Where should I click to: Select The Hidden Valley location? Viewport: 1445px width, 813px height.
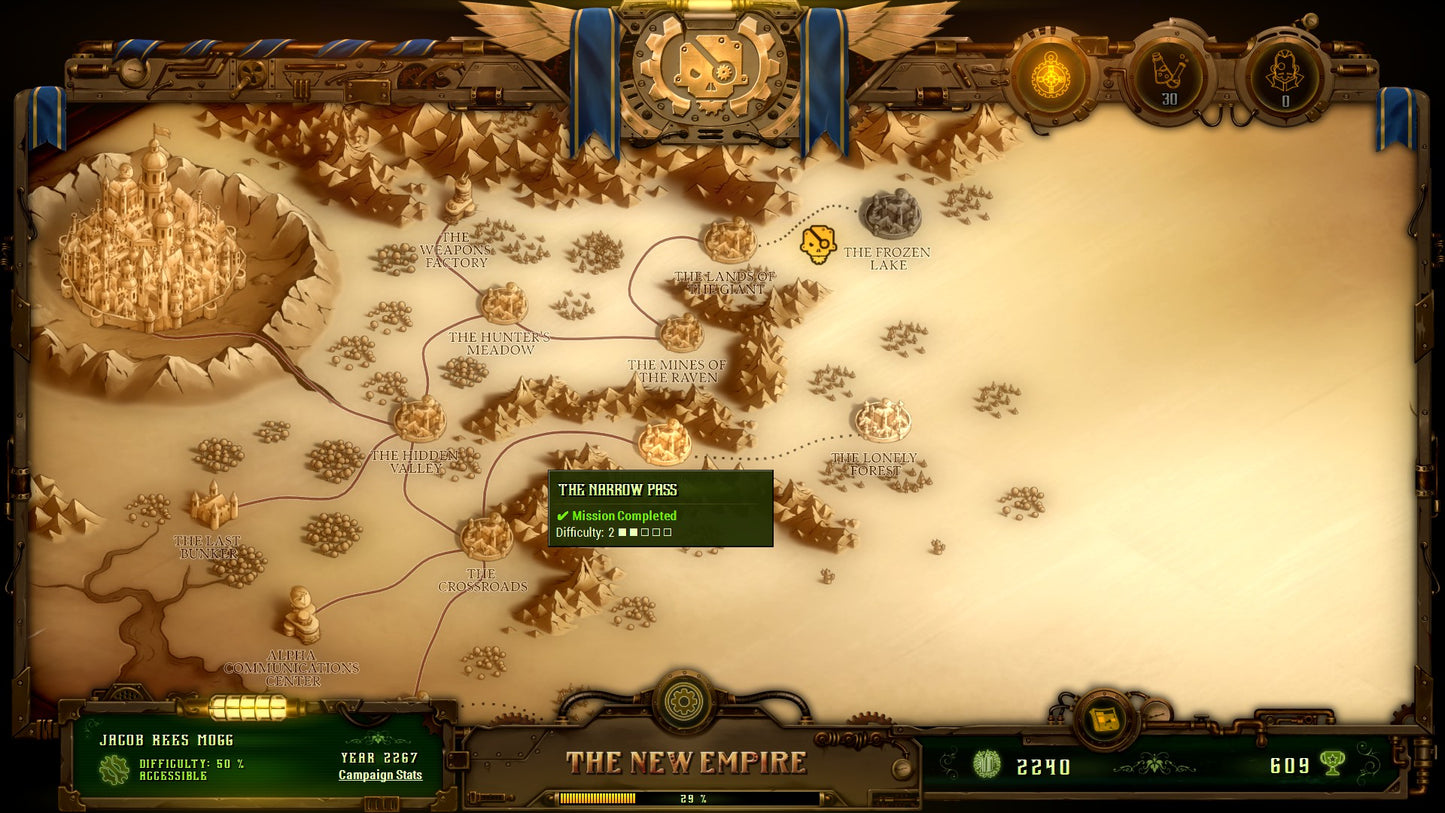pyautogui.click(x=420, y=418)
